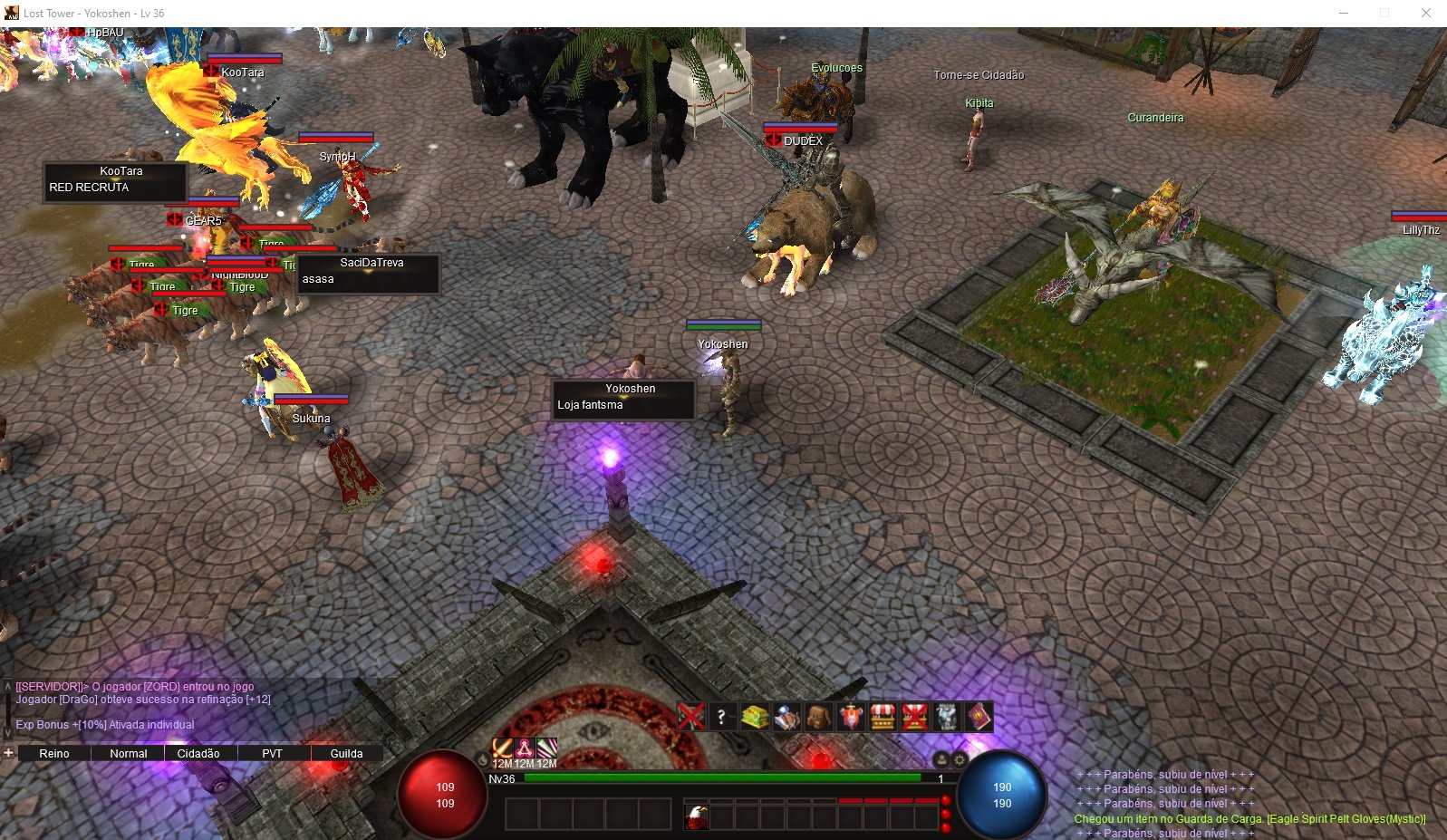Open the striped awning shop stall icon
Screen dimensions: 1447x840
click(x=882, y=717)
